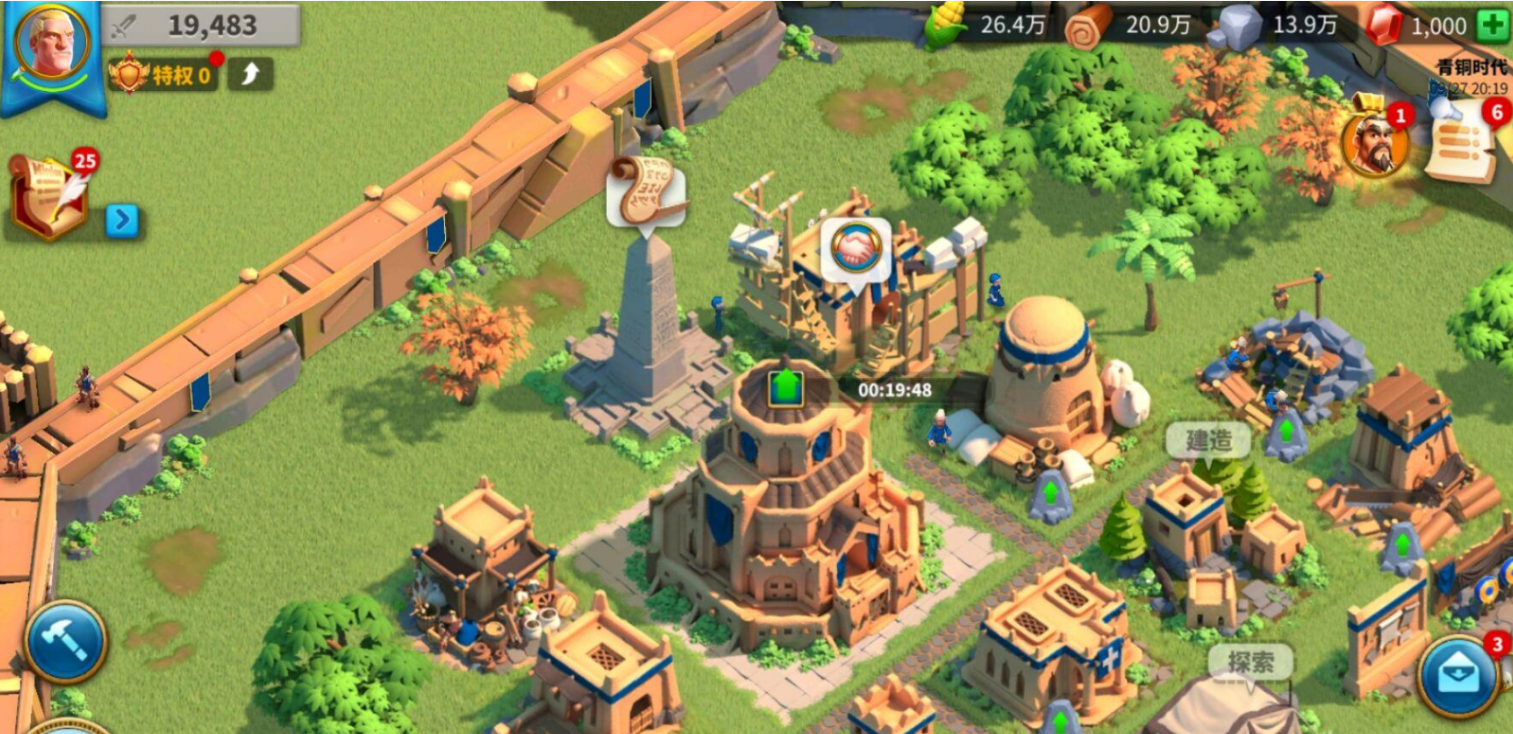Open the mail envelope button
1513x734 pixels.
1457,676
